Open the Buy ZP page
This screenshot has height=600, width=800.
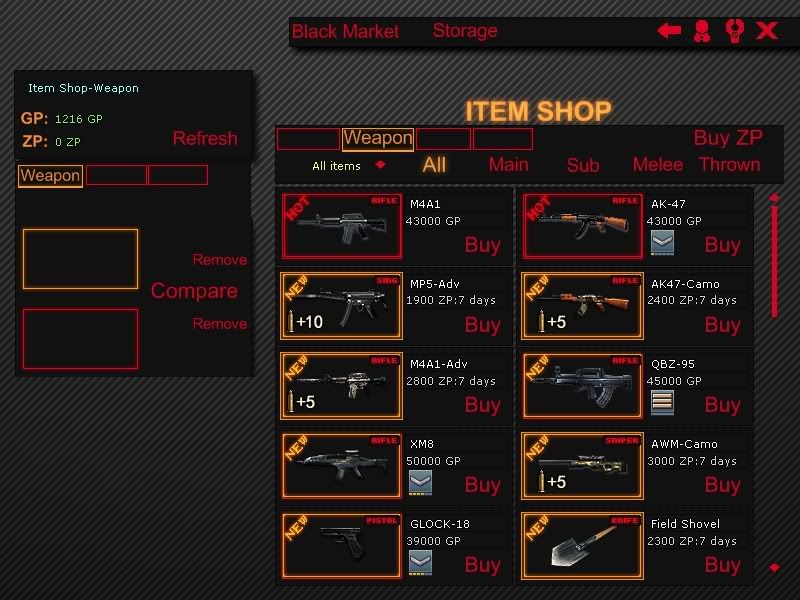728,138
